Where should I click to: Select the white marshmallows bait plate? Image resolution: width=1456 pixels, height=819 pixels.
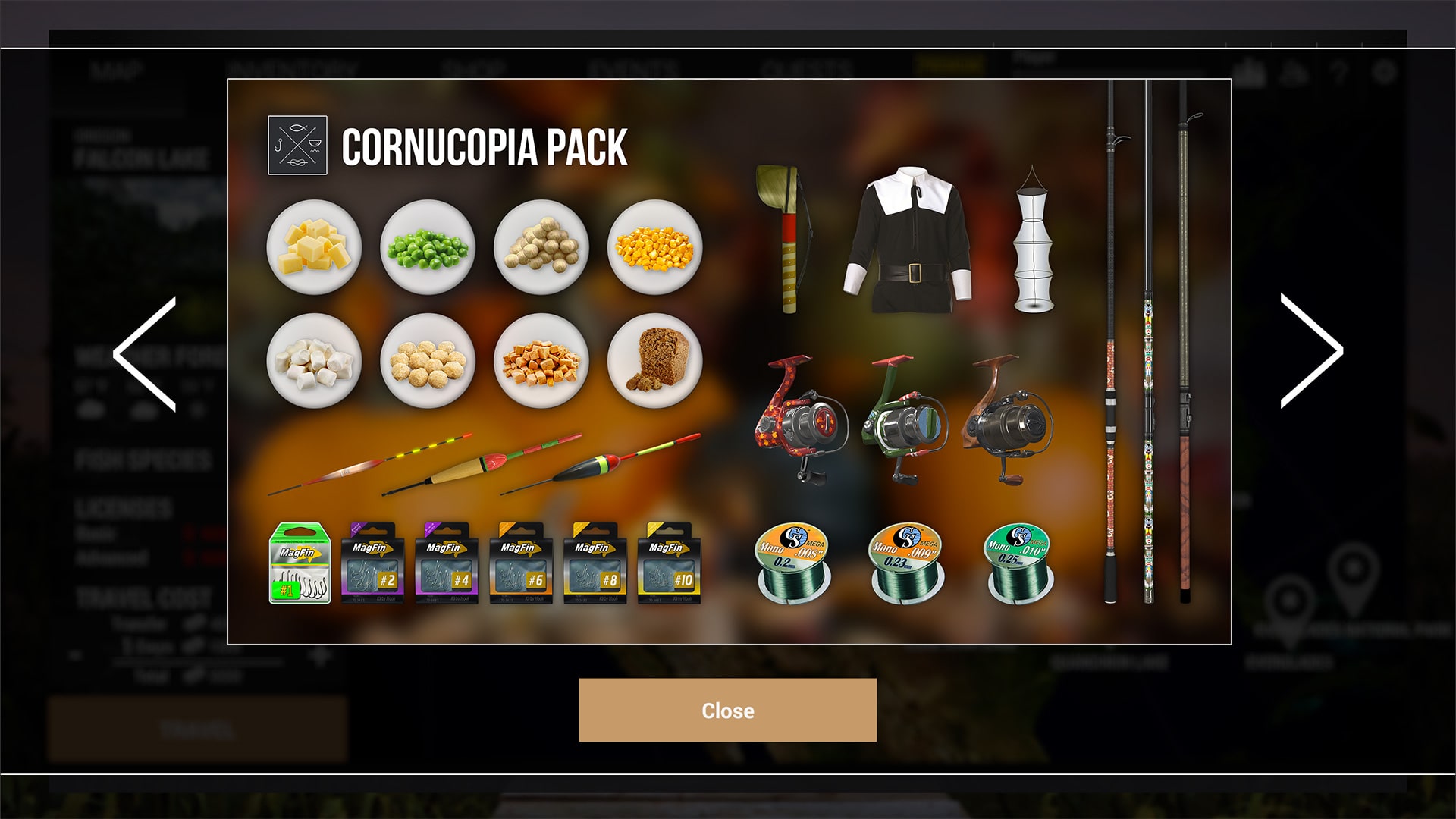pyautogui.click(x=315, y=361)
